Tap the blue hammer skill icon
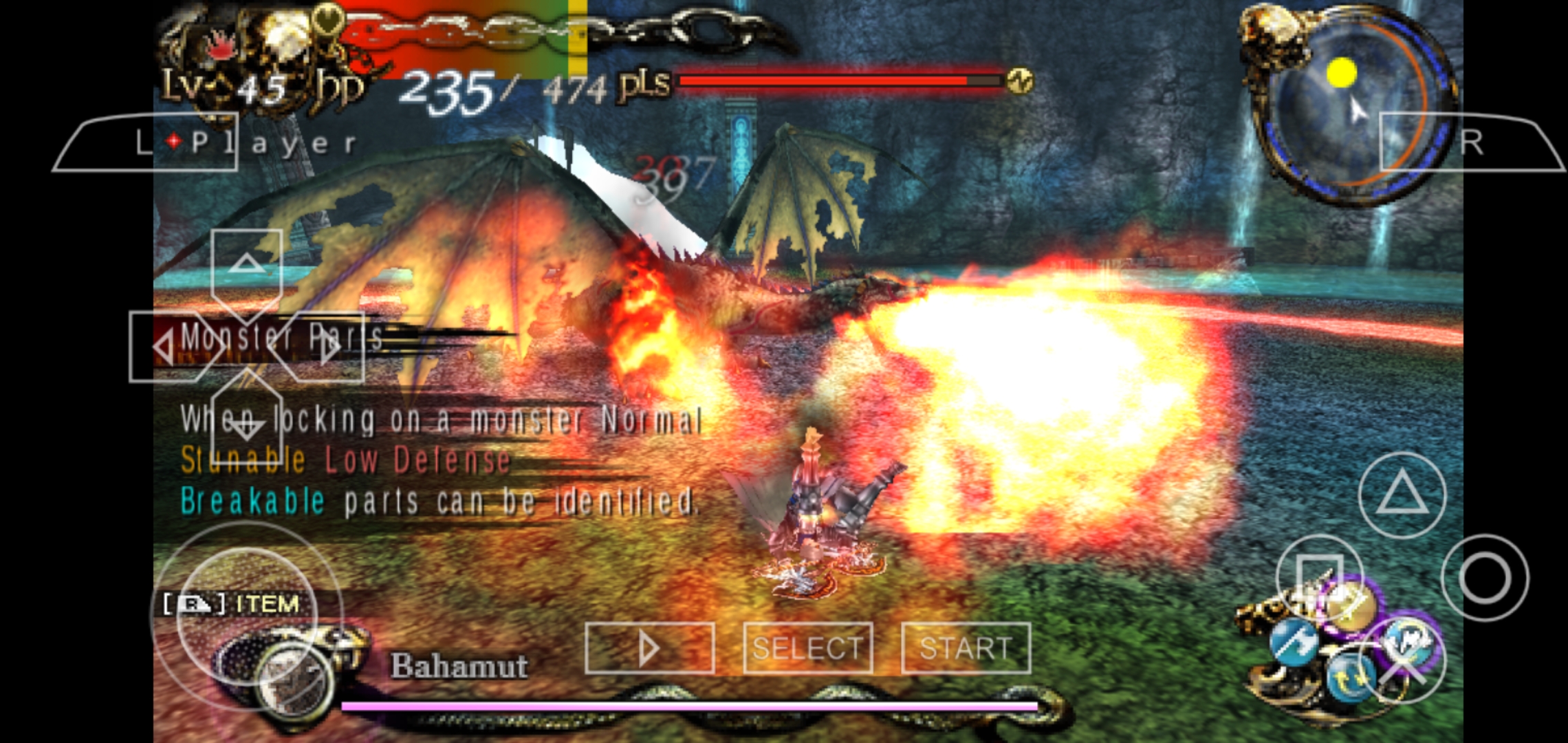Screen dimensions: 1568x743 1295,642
